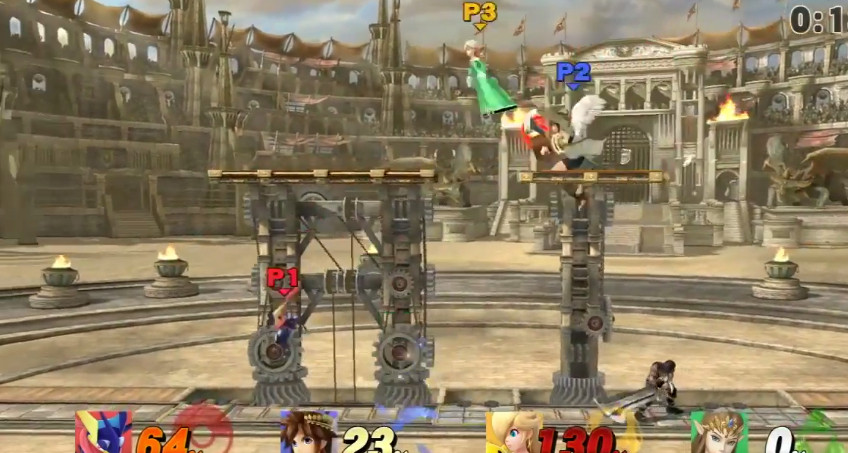
Task: Select Greninja's fighter portrait
Action: (x=102, y=433)
